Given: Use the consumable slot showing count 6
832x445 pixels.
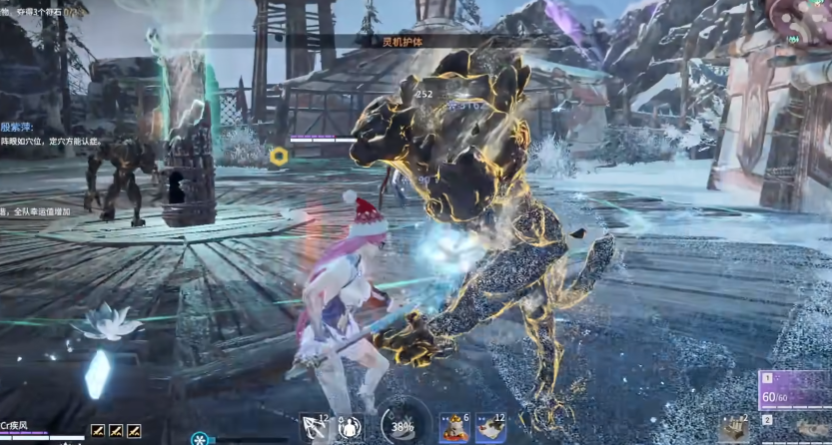Looking at the screenshot, I should pyautogui.click(x=454, y=429).
